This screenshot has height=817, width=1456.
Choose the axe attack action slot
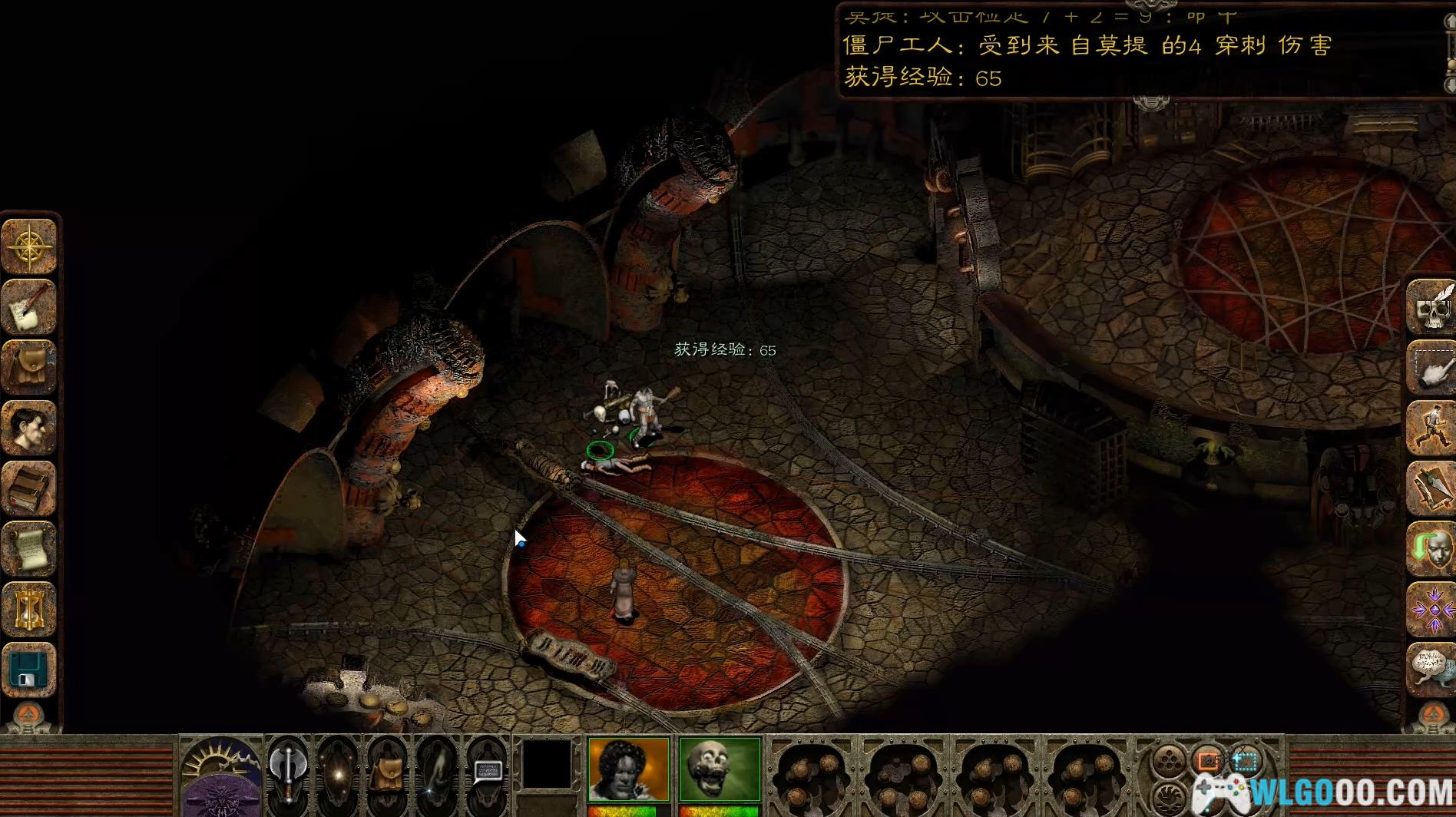click(288, 769)
